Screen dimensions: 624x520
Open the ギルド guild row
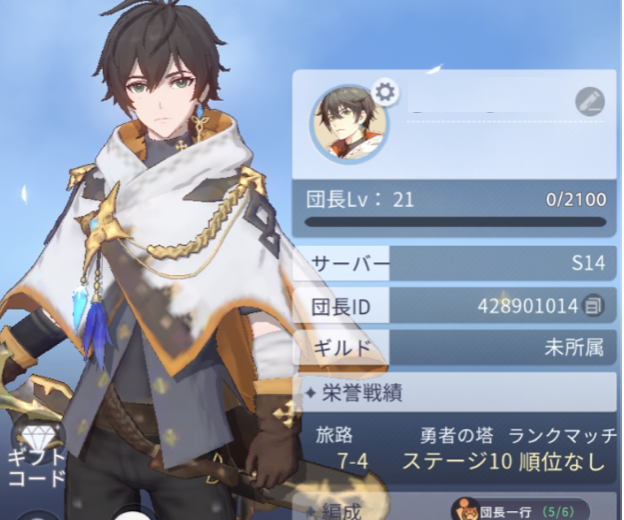point(456,347)
